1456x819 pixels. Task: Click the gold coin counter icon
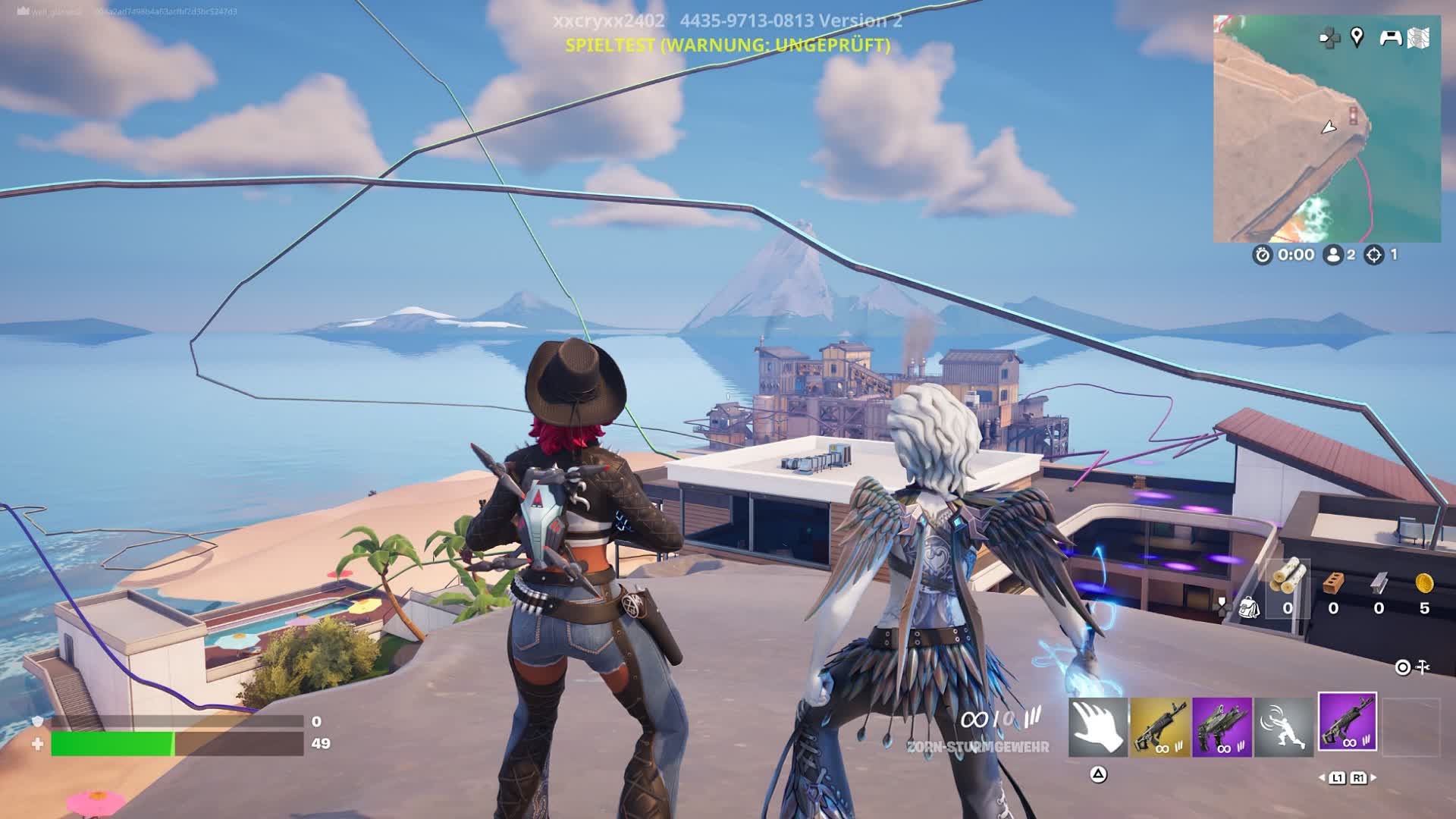[x=1424, y=582]
